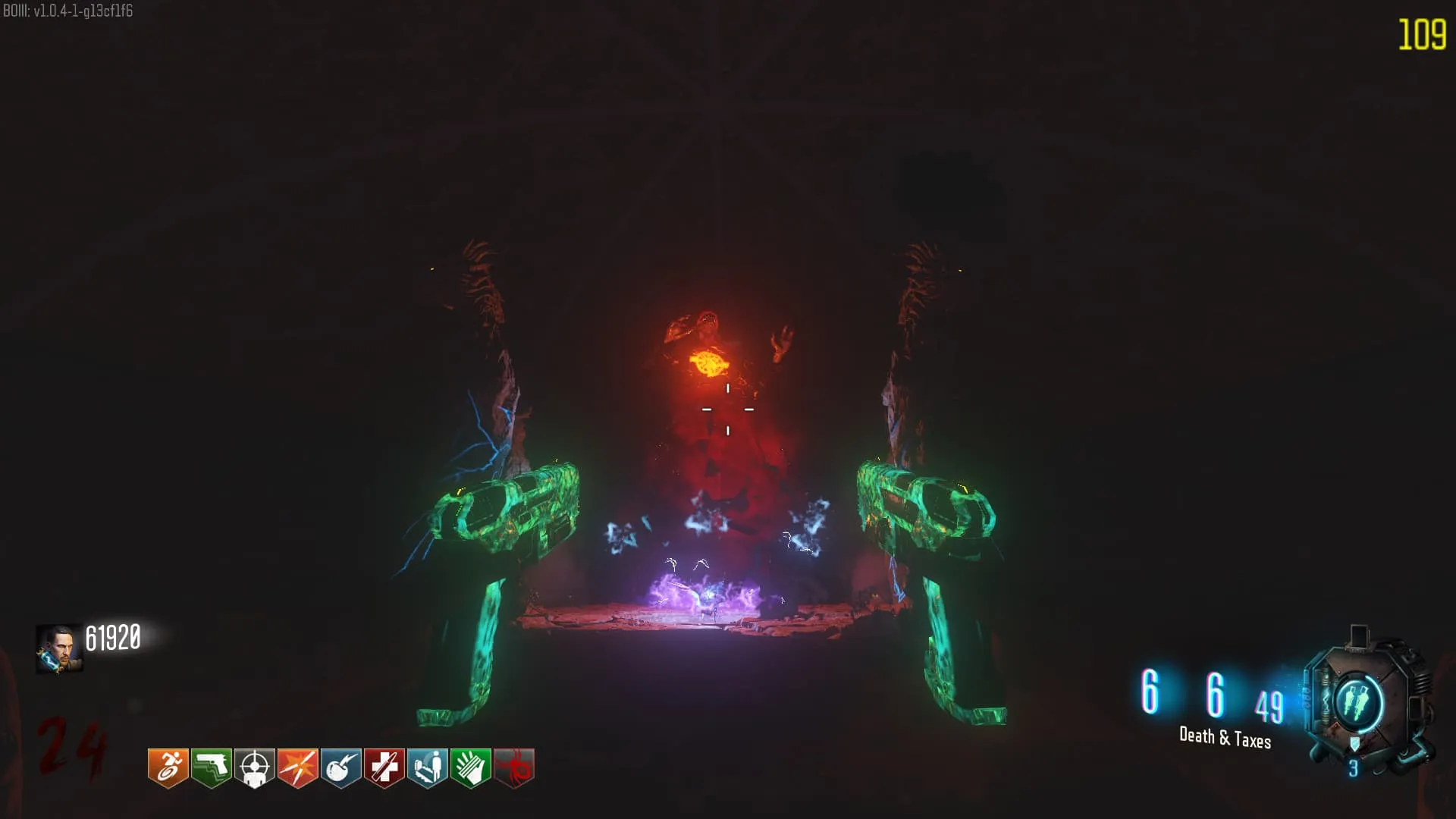Select the blue revive perk icon
Viewport: 1456px width, 819px height.
(427, 767)
